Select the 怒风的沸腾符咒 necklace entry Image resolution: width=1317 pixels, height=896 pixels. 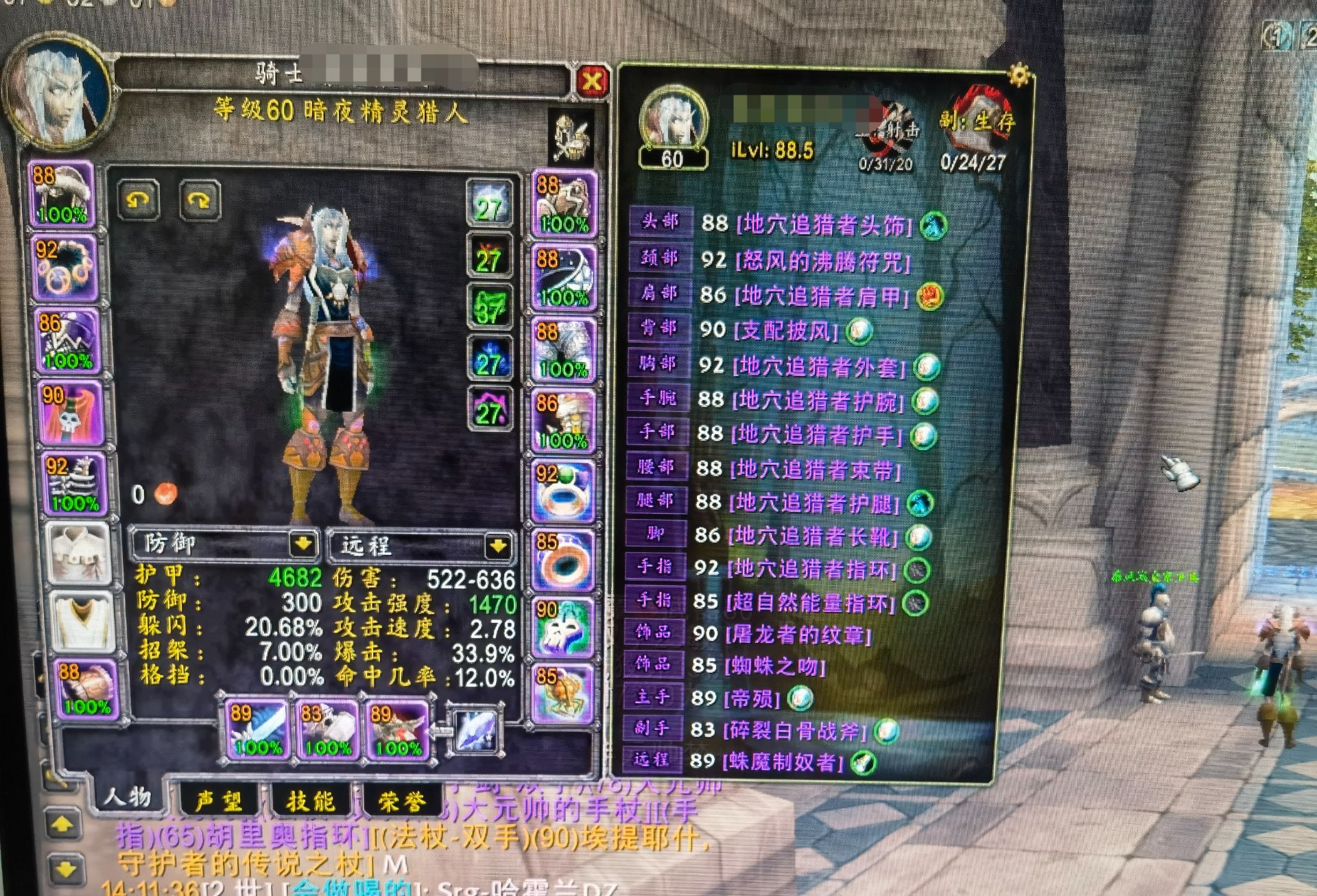822,261
